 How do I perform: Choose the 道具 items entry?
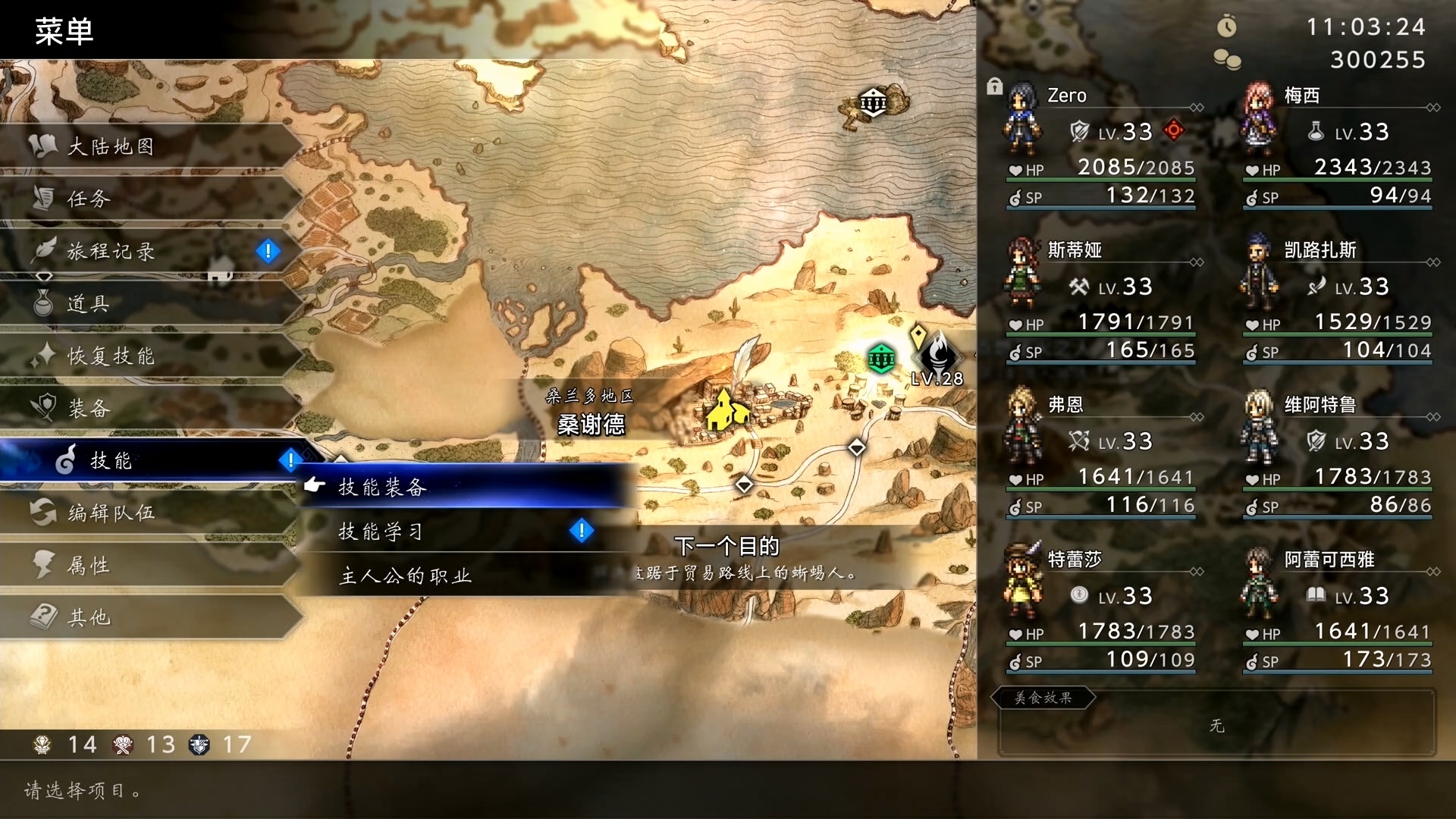click(89, 303)
